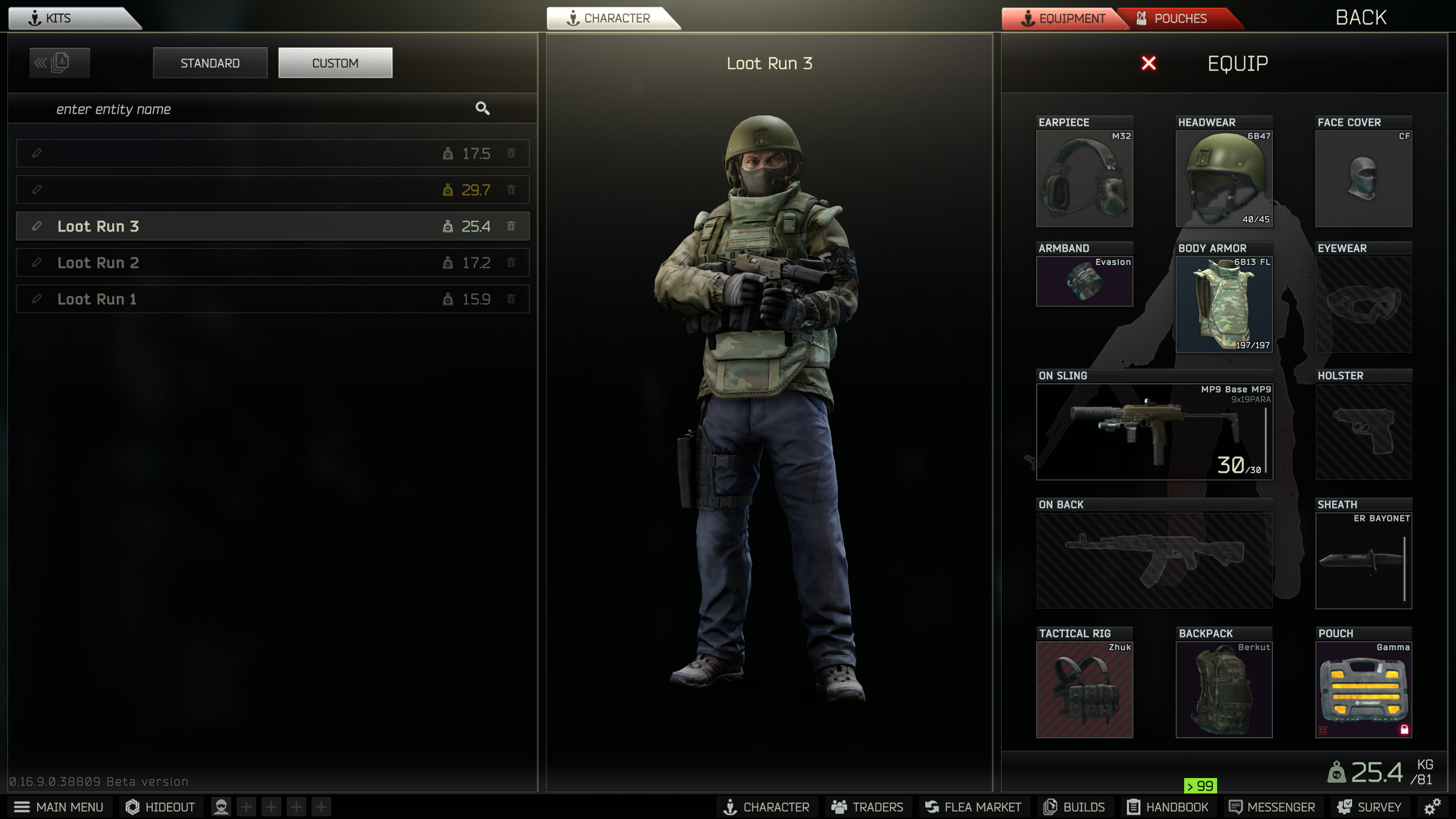
Task: Select the MP9 weapon on sling
Action: [x=1154, y=432]
